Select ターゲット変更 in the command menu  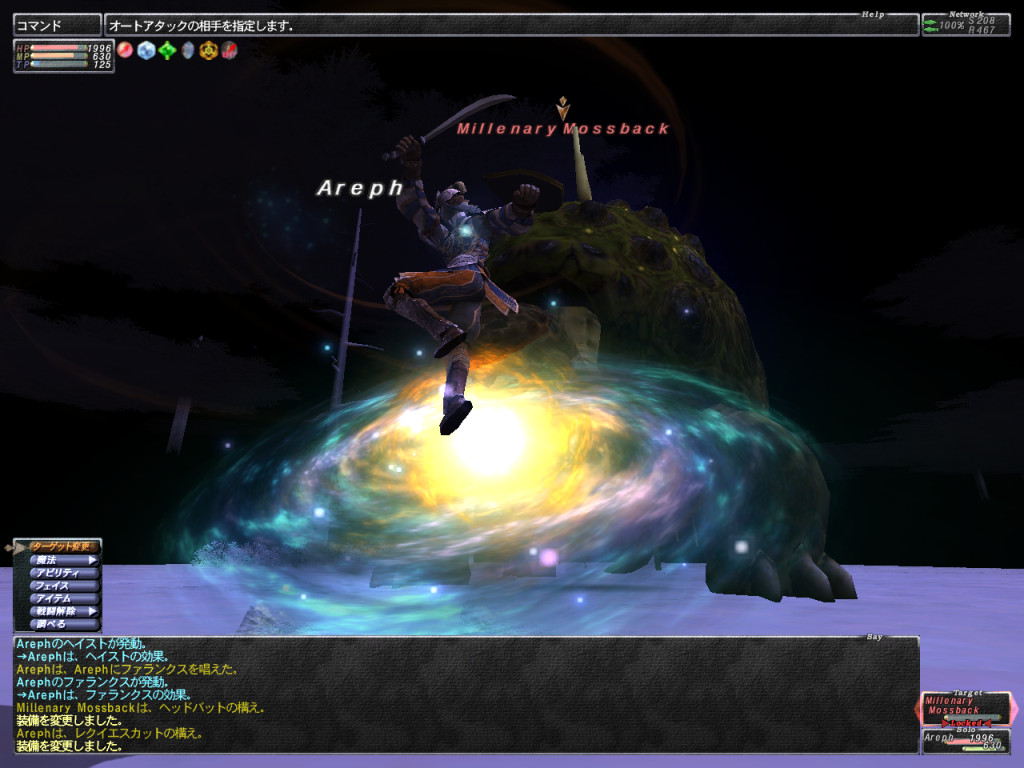pos(60,547)
